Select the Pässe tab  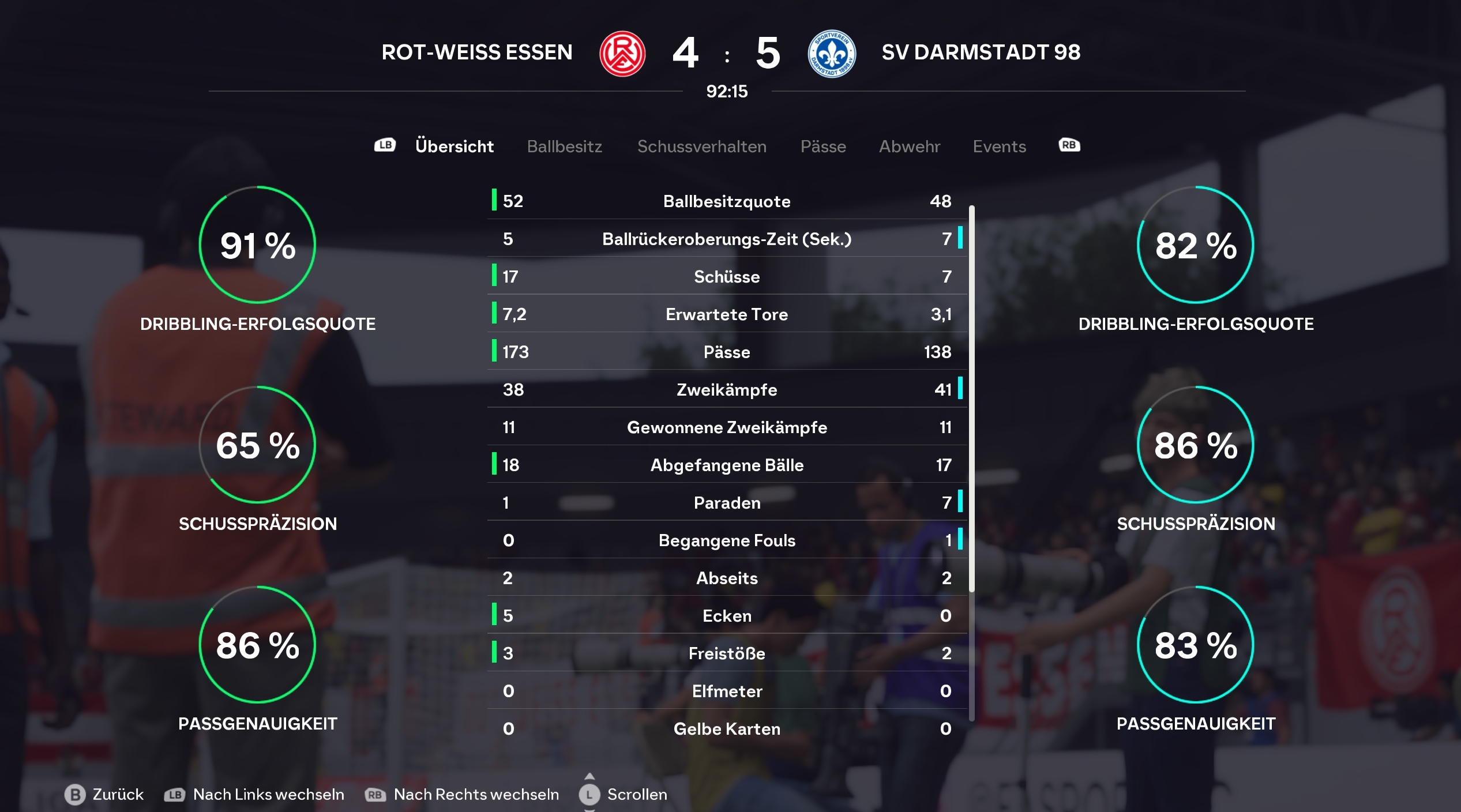823,146
